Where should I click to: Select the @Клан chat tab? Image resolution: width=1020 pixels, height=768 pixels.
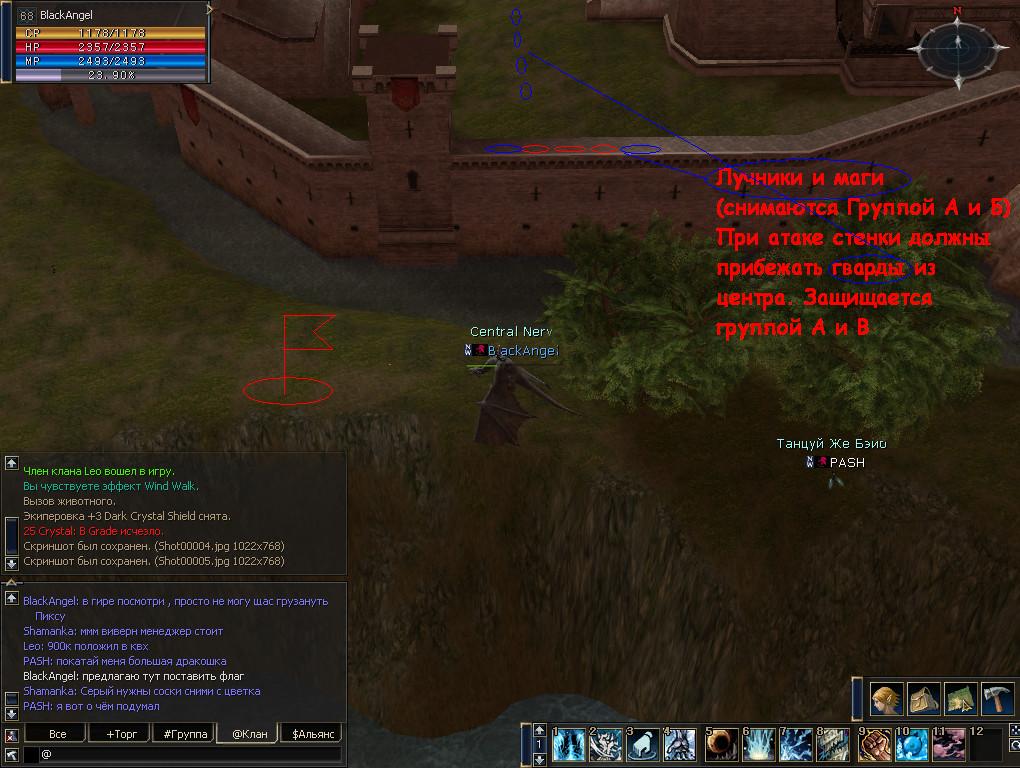click(247, 734)
